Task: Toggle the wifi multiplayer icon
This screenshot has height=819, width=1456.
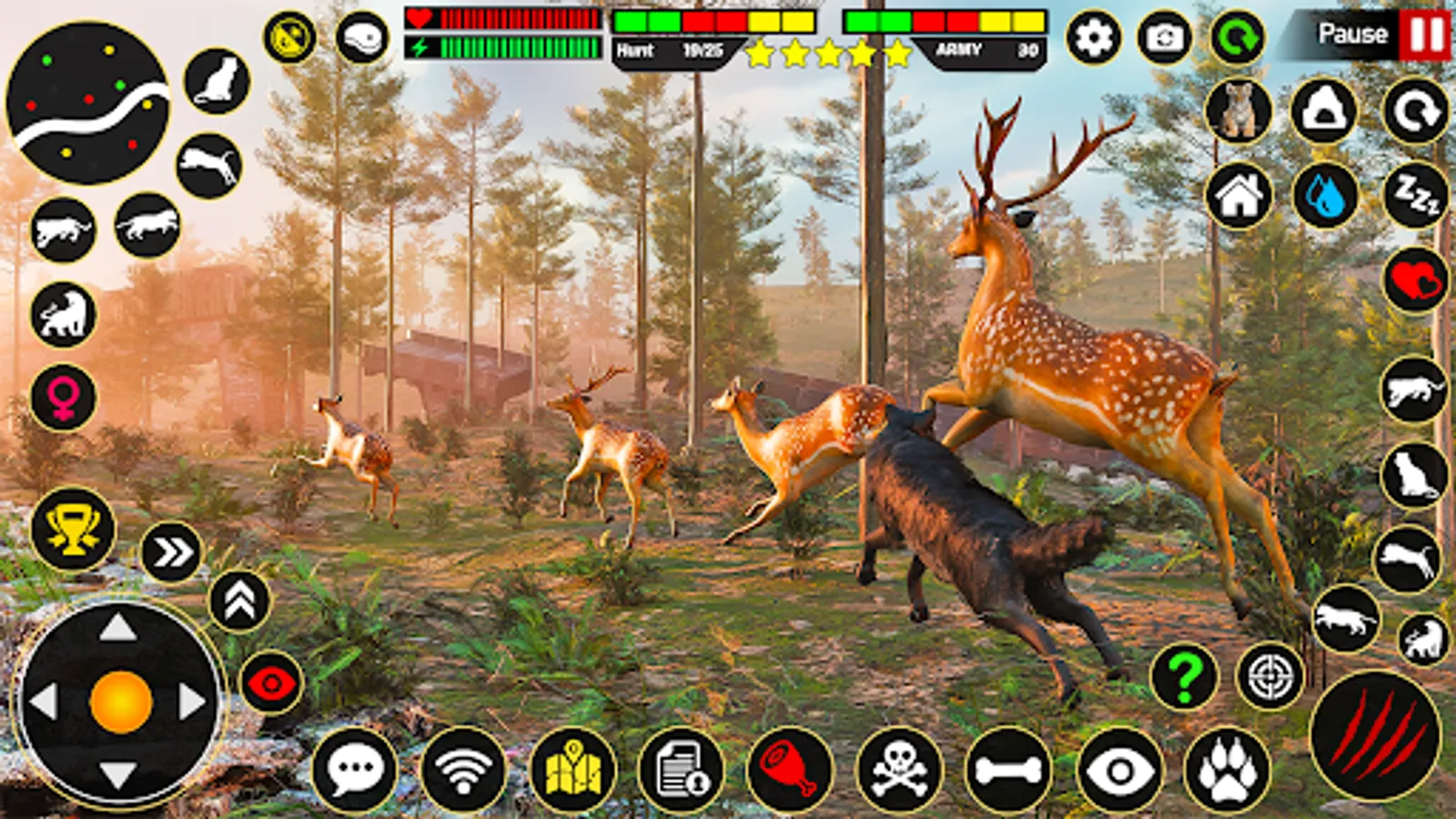Action: (463, 767)
